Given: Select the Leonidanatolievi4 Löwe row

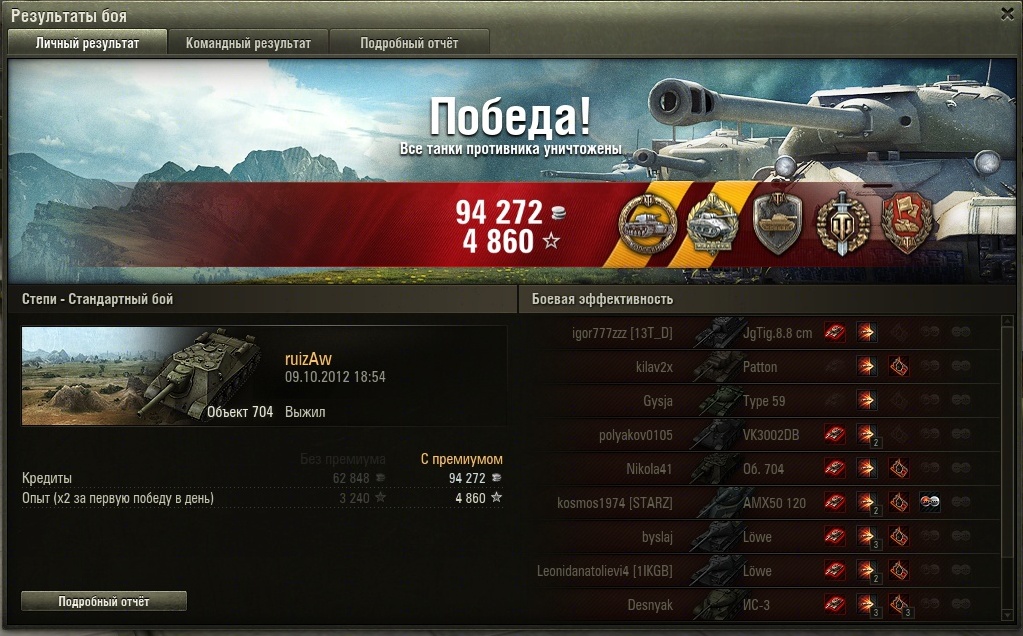Looking at the screenshot, I should (x=760, y=571).
